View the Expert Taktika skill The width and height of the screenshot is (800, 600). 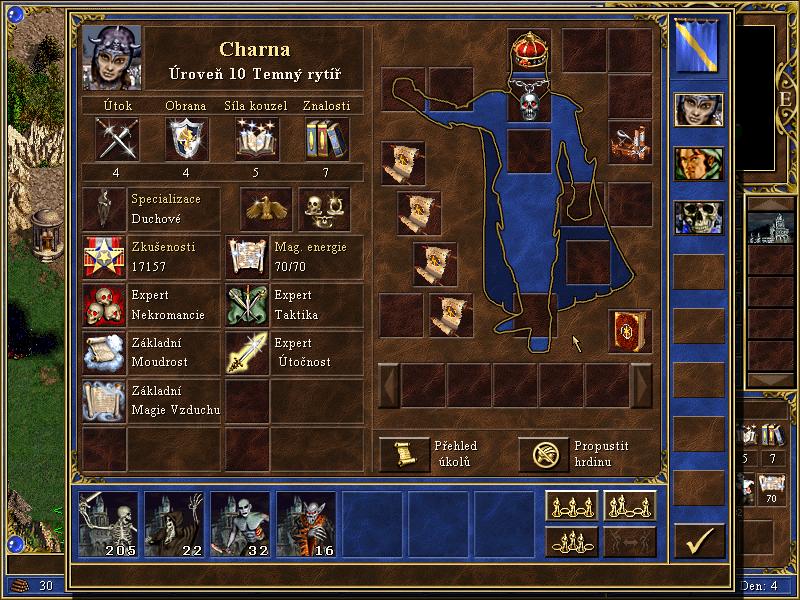pyautogui.click(x=246, y=305)
